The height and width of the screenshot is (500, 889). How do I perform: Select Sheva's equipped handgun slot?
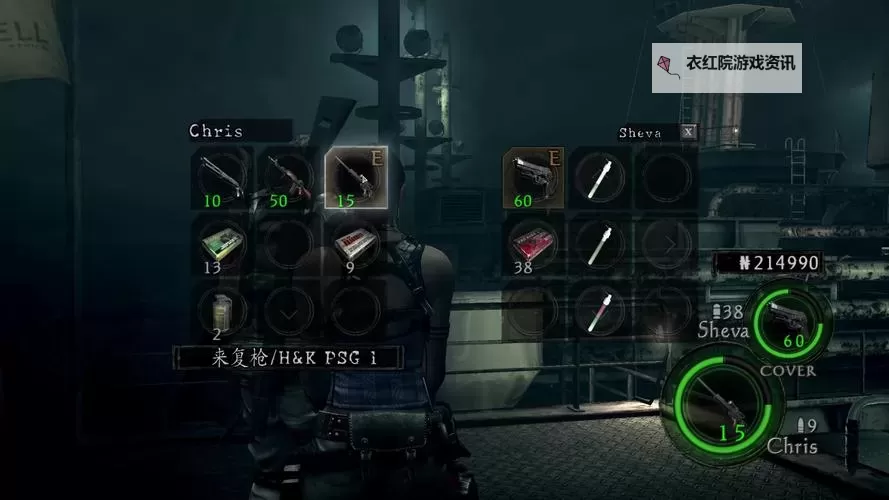tap(533, 178)
